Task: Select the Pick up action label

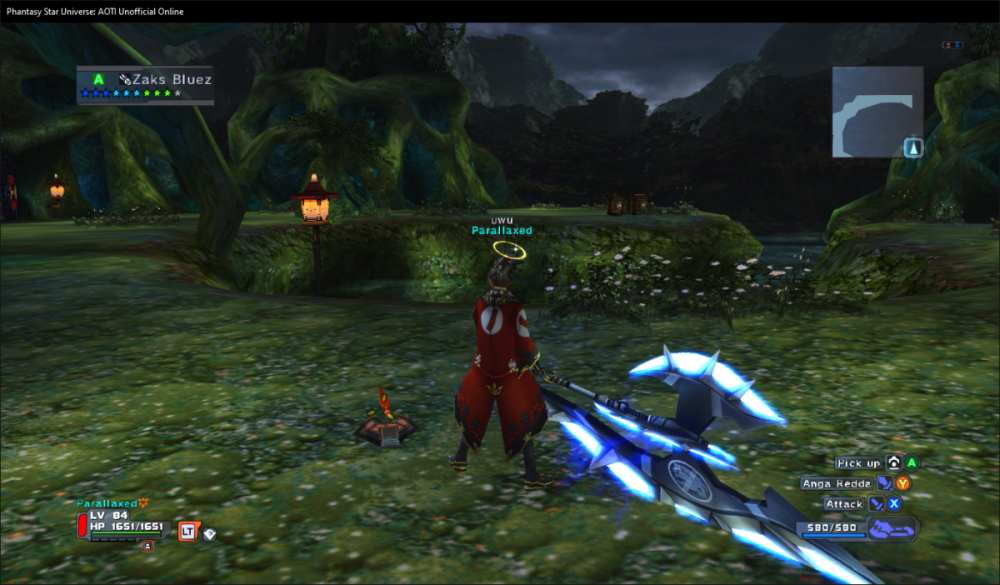Action: click(858, 463)
